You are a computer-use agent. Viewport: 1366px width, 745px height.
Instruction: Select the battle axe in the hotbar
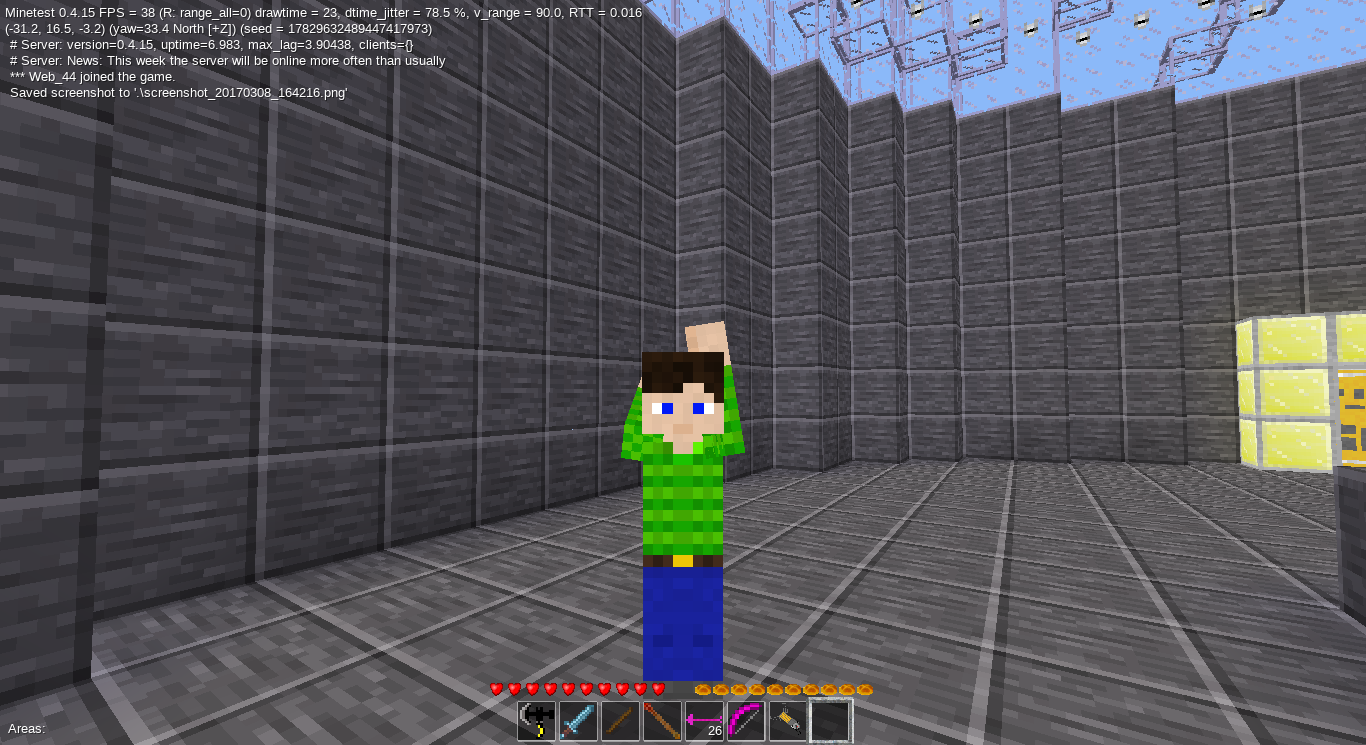(x=535, y=720)
